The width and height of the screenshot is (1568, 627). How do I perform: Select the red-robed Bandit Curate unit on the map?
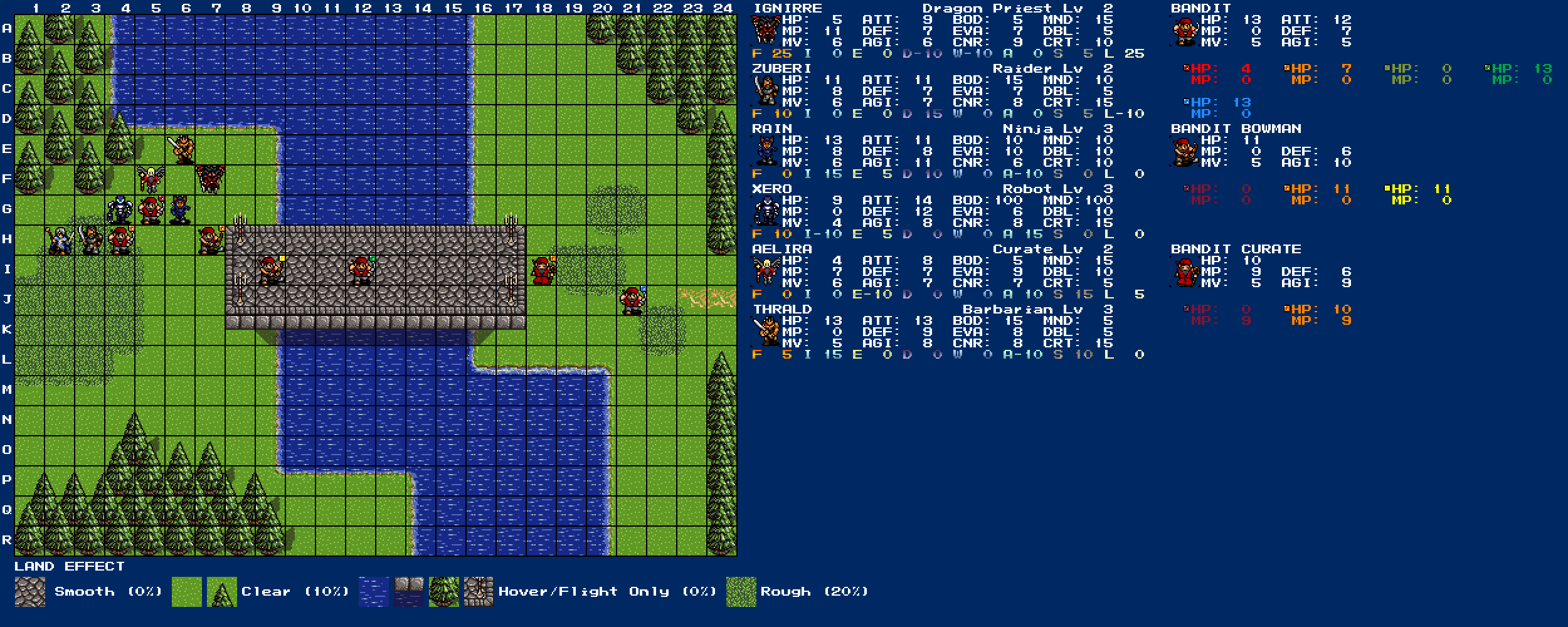click(541, 270)
